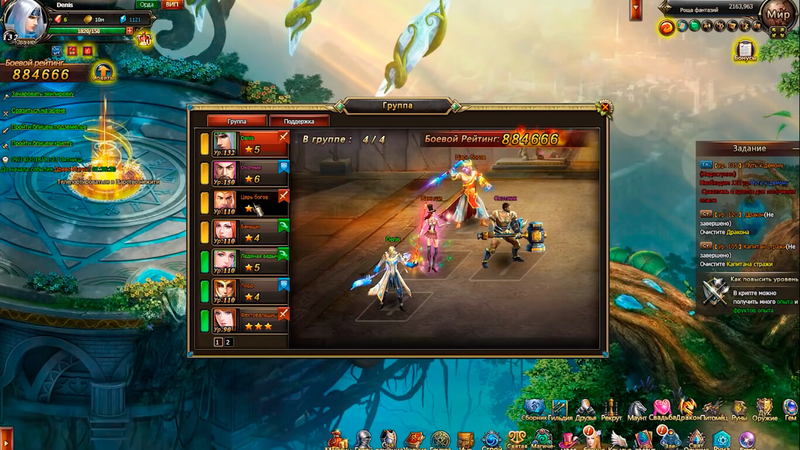Open the Рекрут recruit icon
Image resolution: width=800 pixels, height=450 pixels.
pos(612,406)
